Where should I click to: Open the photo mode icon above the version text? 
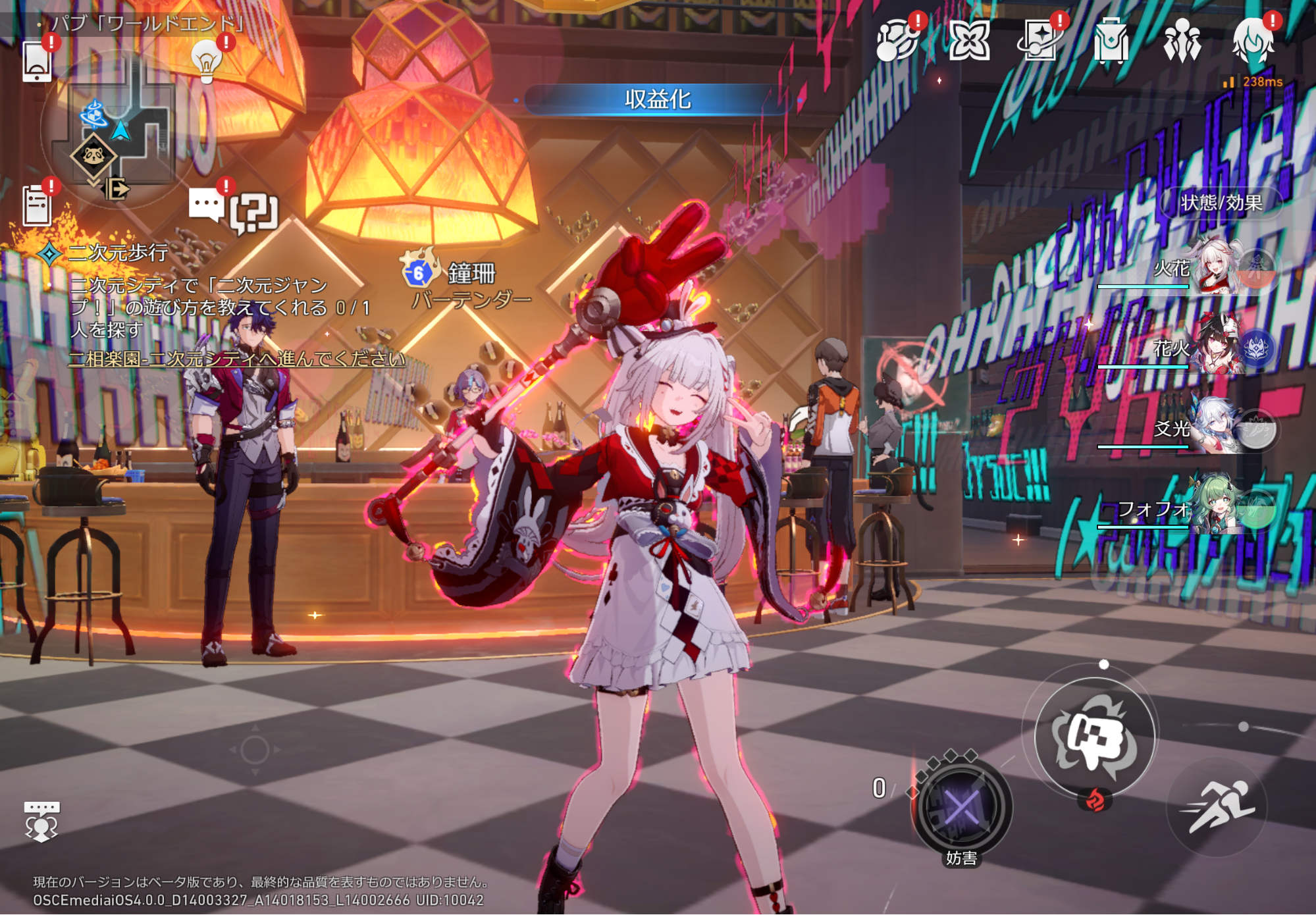(x=41, y=821)
